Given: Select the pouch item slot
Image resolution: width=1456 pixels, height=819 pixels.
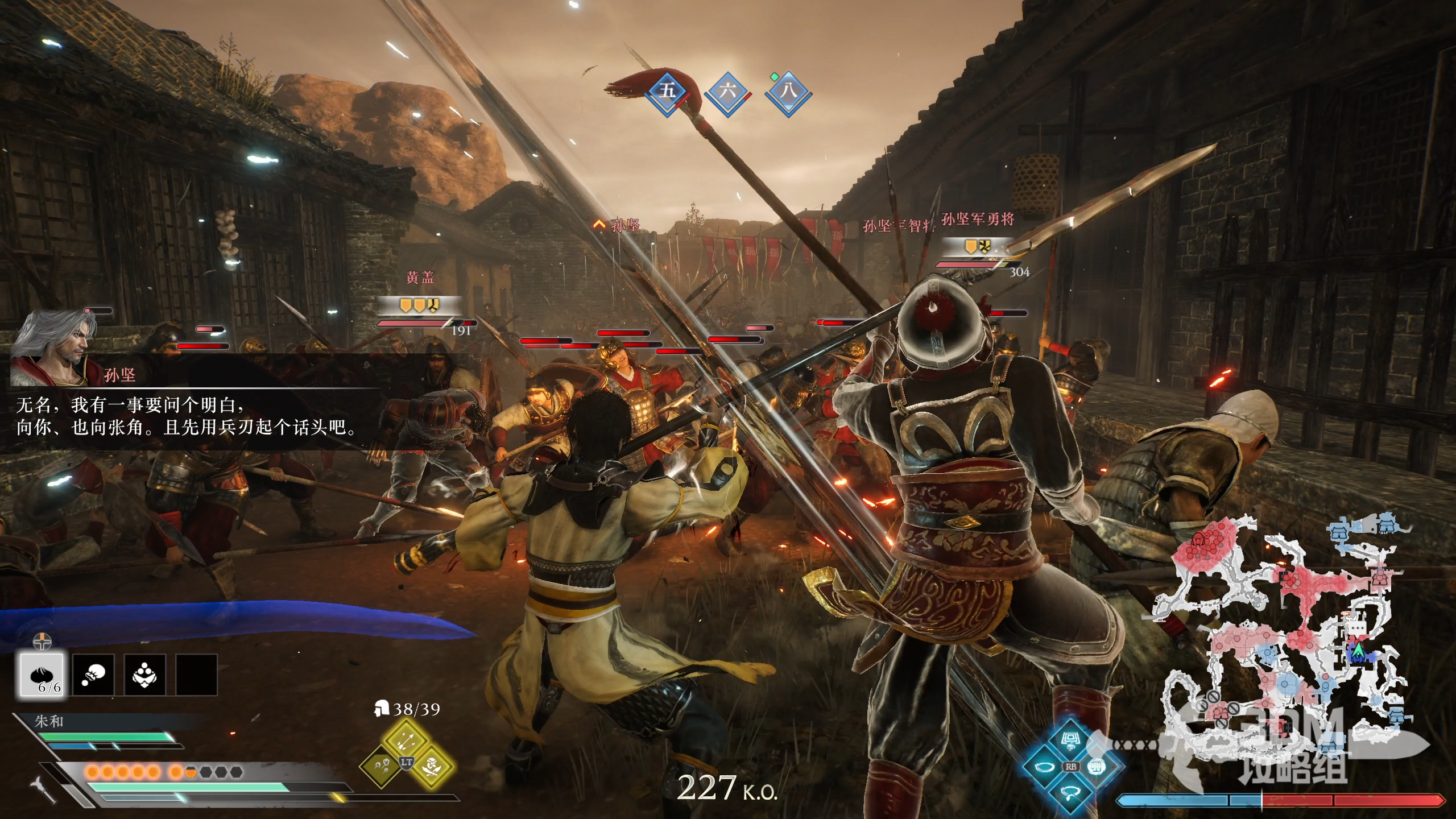Looking at the screenshot, I should (x=93, y=675).
